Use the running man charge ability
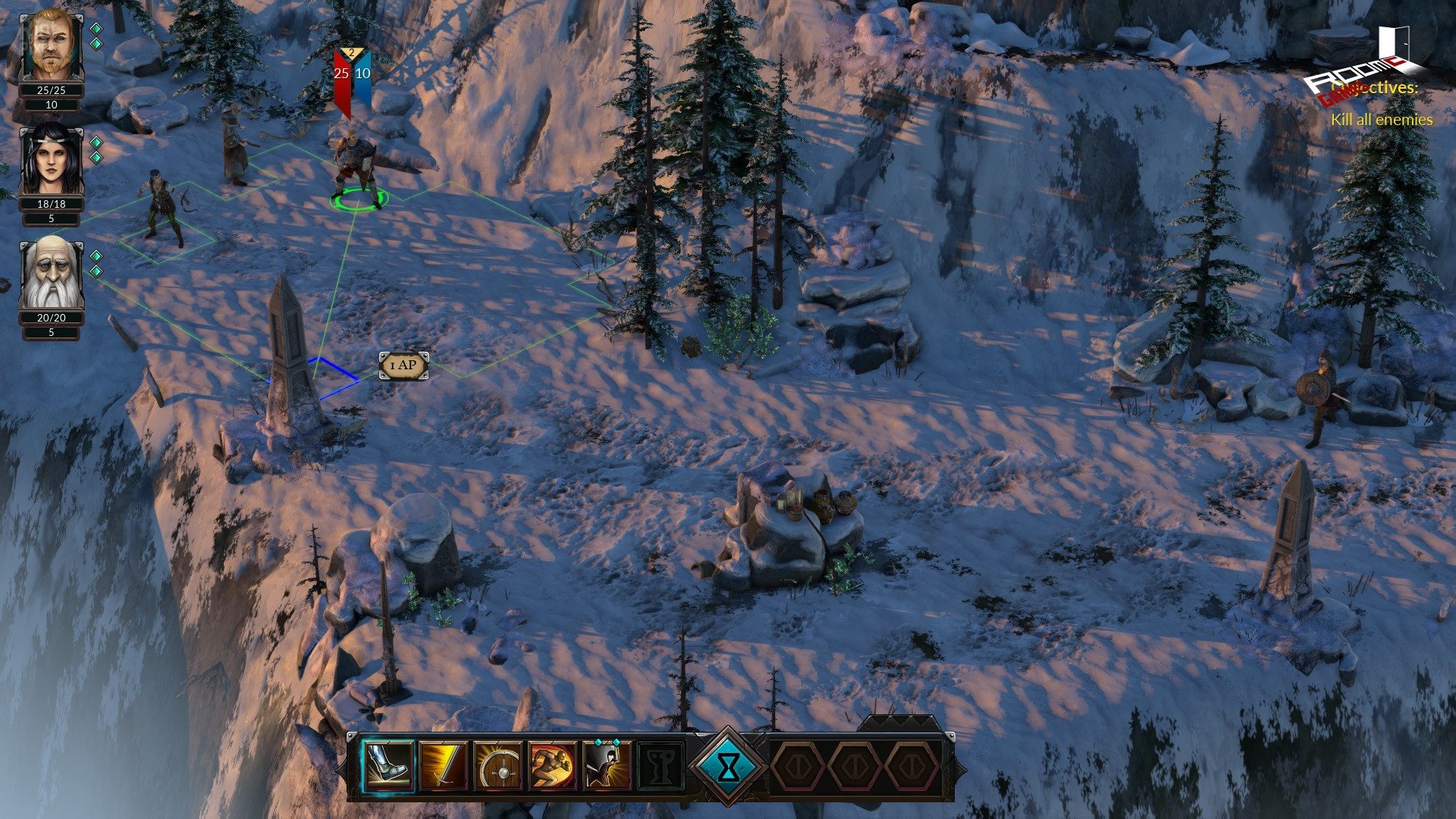Viewport: 1456px width, 819px height. [x=552, y=766]
